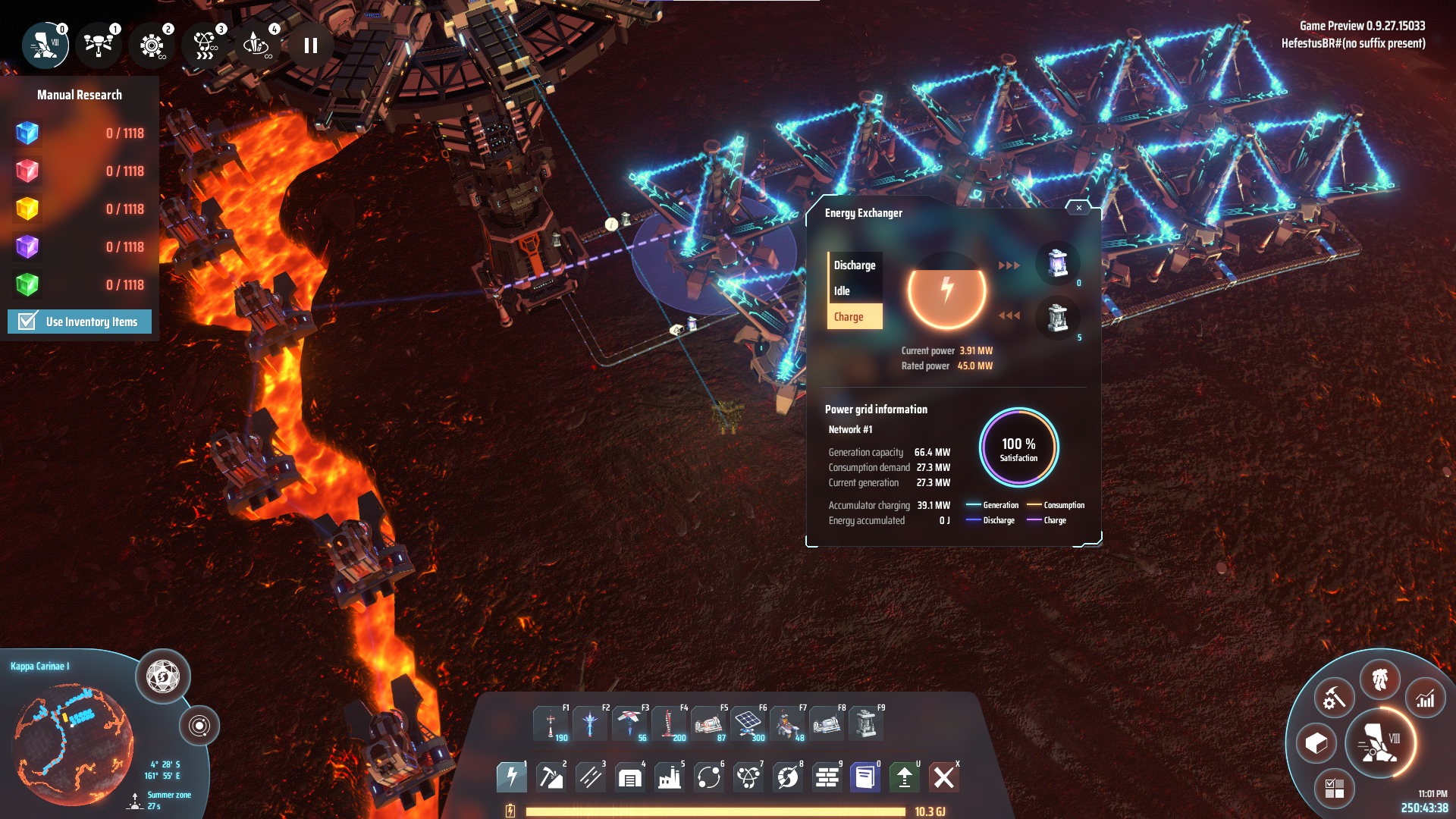This screenshot has width=1456, height=819.
Task: Pause research queue with the pause button
Action: [x=310, y=45]
